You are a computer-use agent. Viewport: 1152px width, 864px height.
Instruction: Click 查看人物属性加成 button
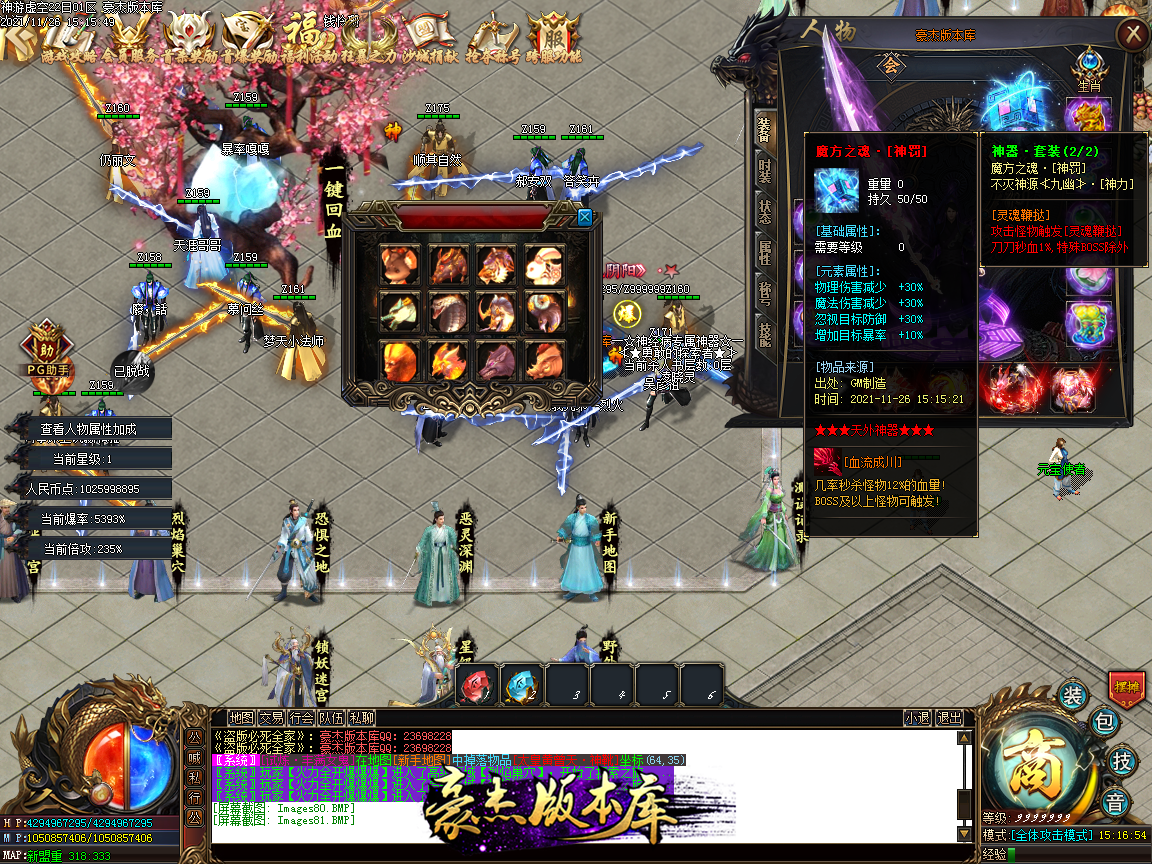pos(88,429)
